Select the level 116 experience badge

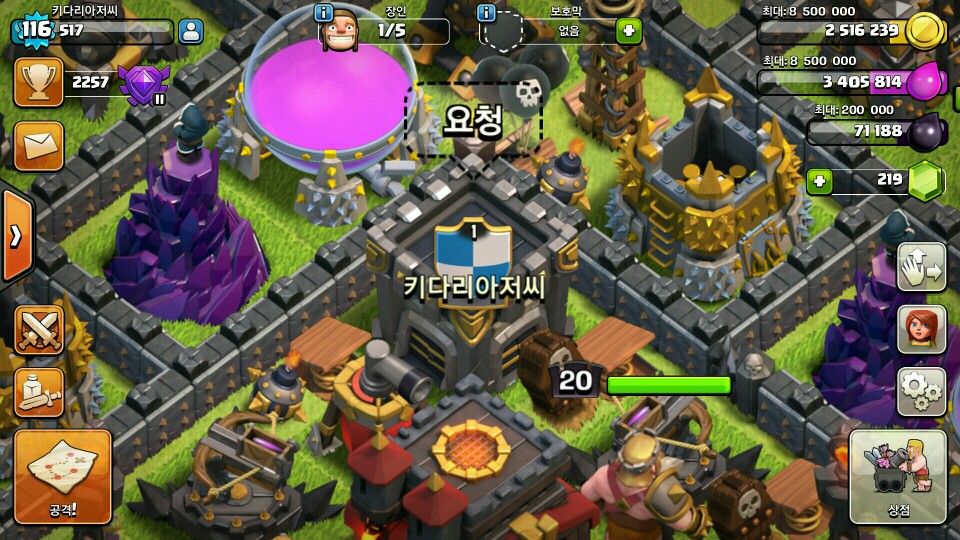(x=35, y=30)
